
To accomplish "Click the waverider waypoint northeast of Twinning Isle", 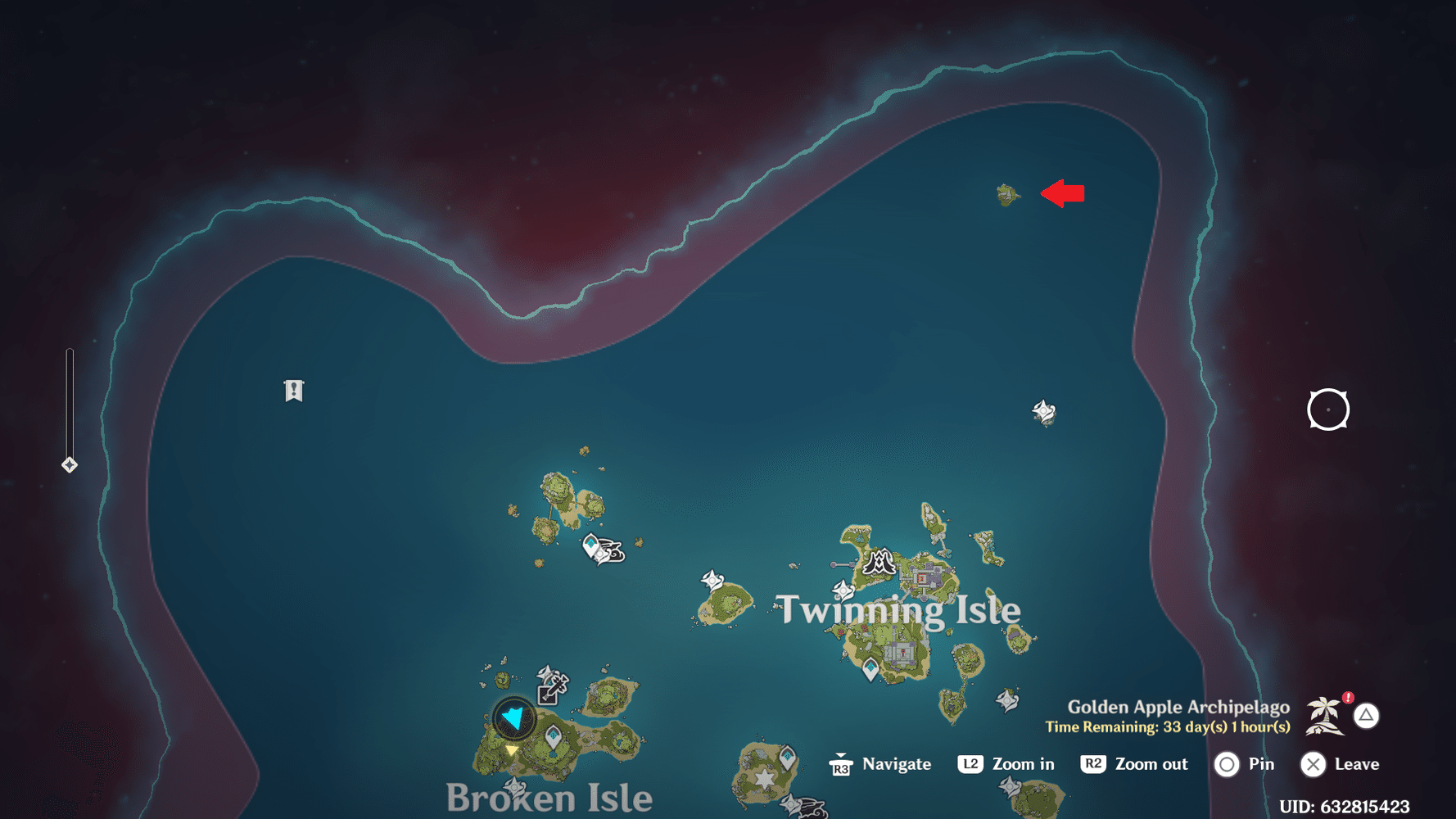I will (x=1042, y=410).
